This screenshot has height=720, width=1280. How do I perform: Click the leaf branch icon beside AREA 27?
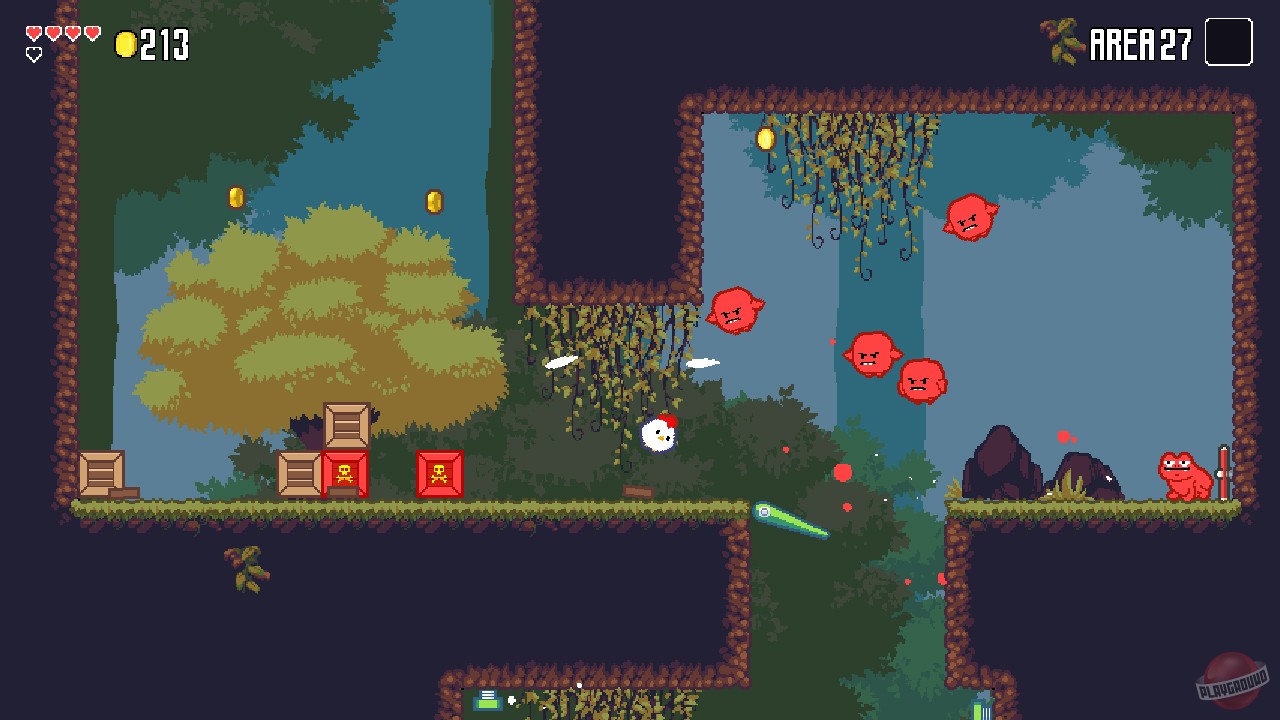tap(1063, 40)
